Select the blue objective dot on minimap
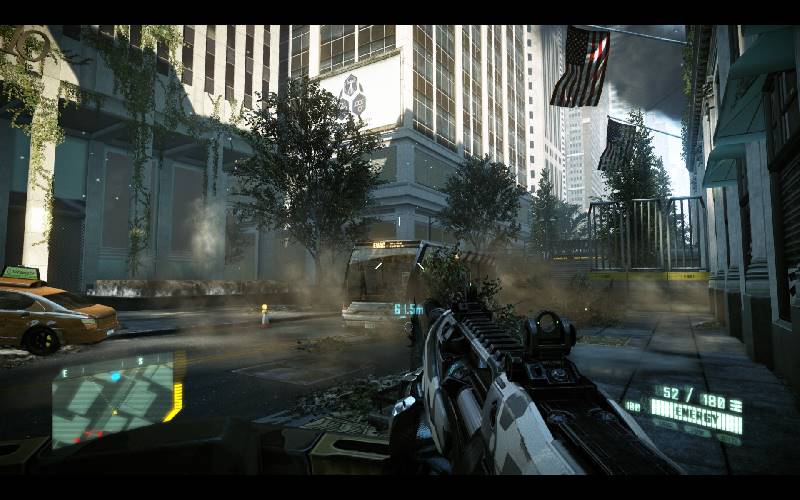800x500 pixels. click(x=115, y=377)
